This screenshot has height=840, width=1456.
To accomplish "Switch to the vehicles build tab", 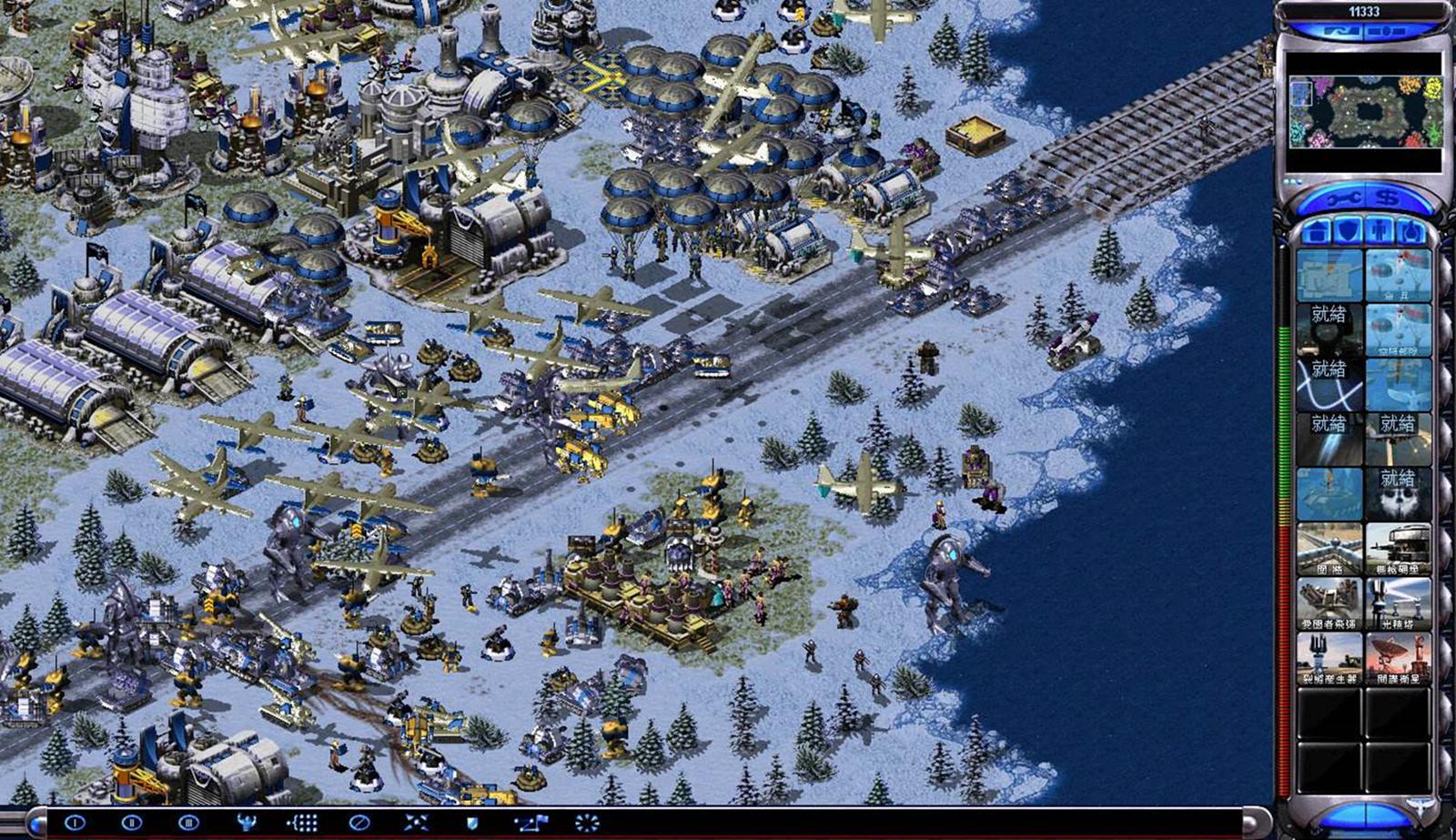I will click(1411, 231).
